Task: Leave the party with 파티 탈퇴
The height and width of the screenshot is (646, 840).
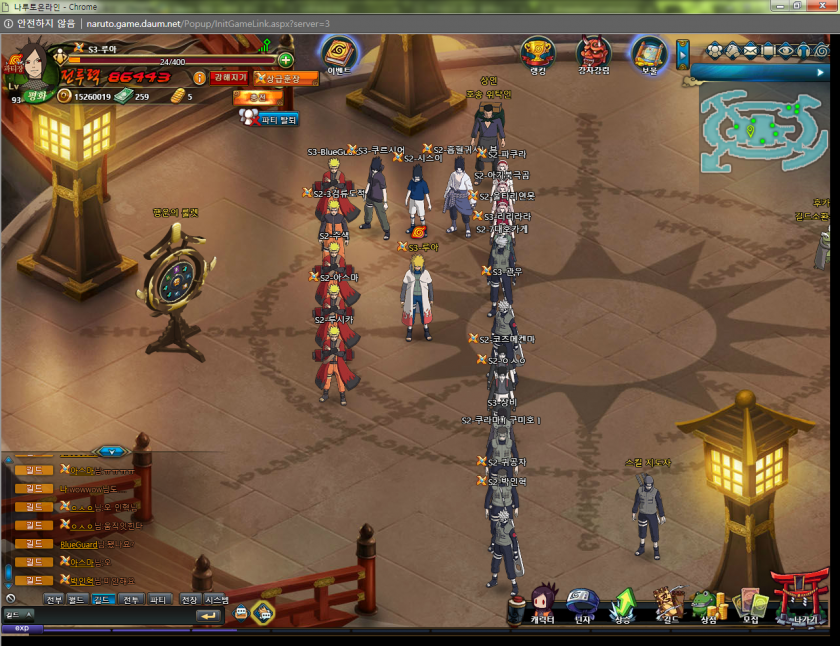Action: [270, 118]
